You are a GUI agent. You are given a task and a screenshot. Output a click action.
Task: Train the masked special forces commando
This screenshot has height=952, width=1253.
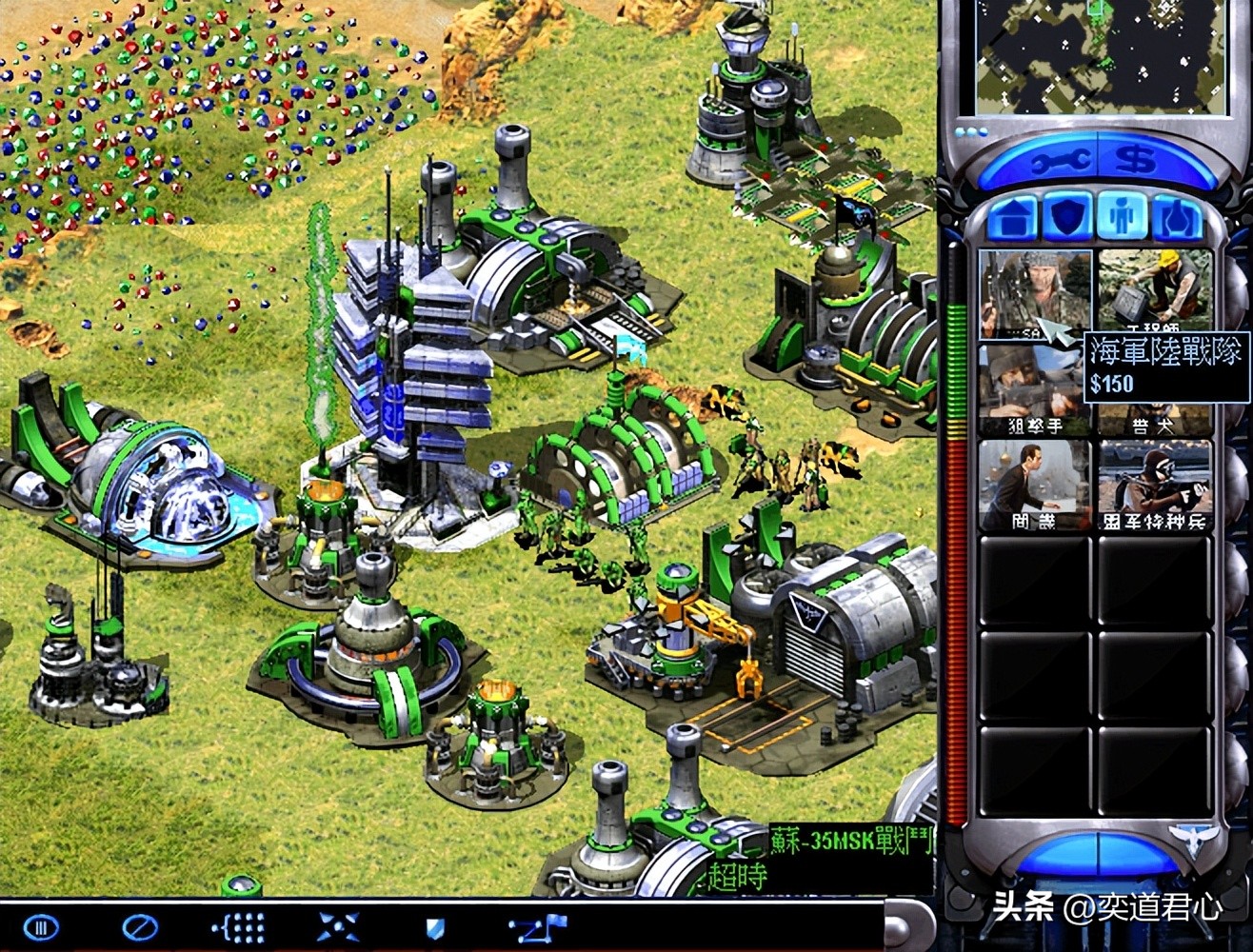coord(1155,484)
